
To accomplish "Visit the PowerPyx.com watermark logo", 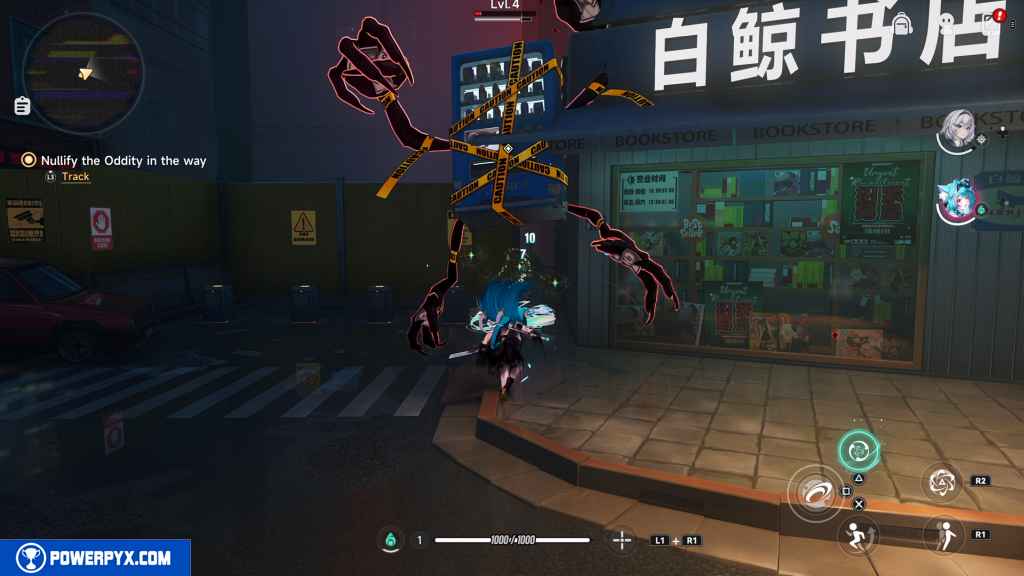I will tap(96, 558).
